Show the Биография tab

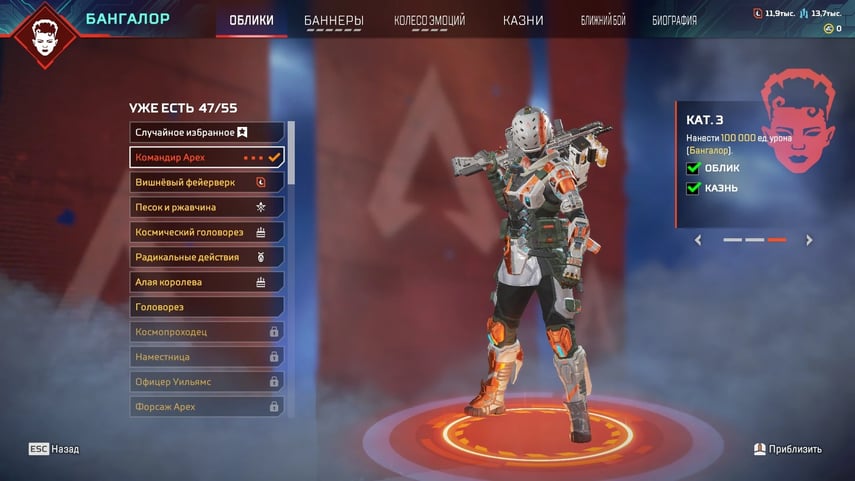pyautogui.click(x=674, y=20)
